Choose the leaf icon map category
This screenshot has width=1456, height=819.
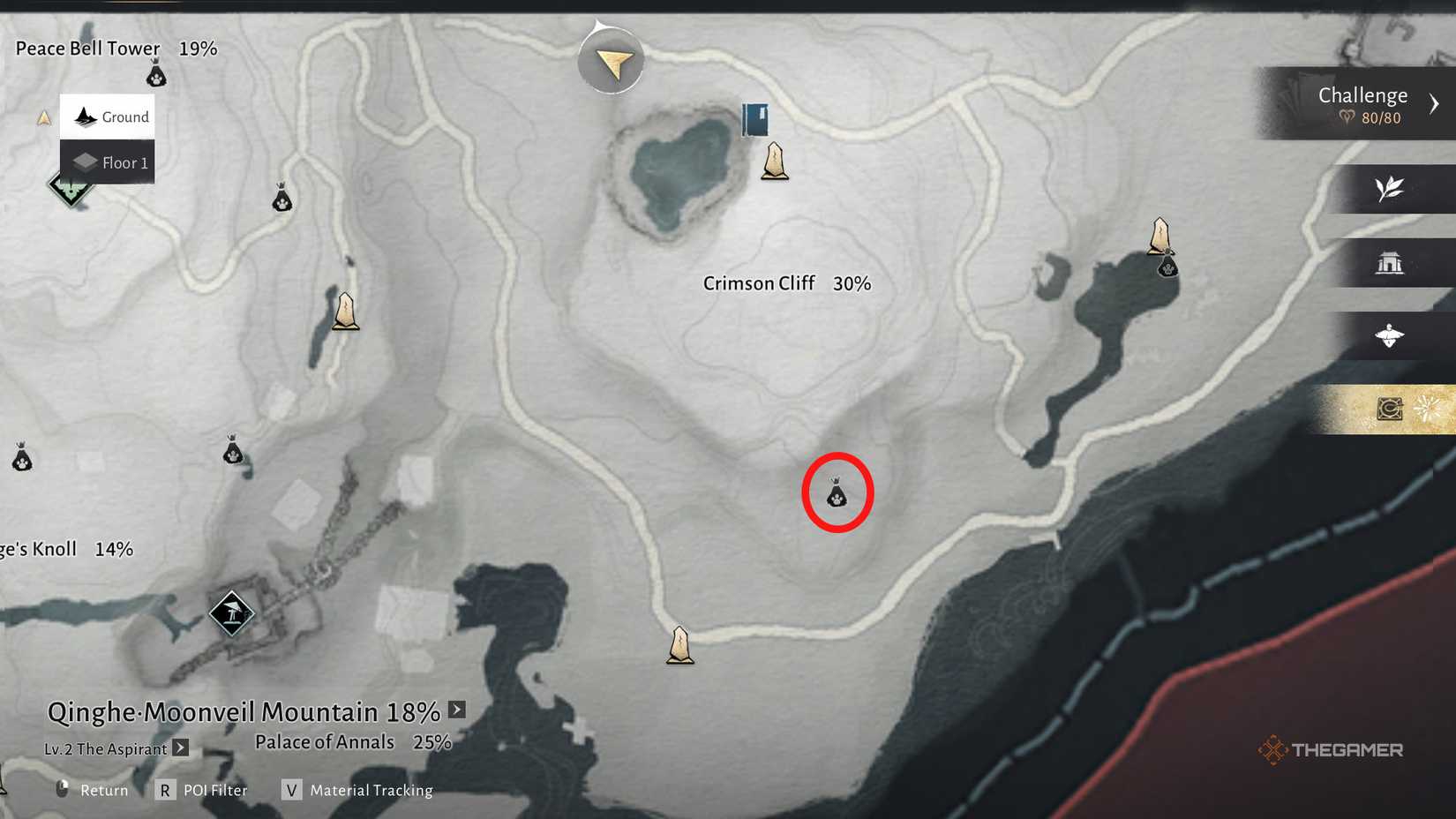pyautogui.click(x=1389, y=188)
